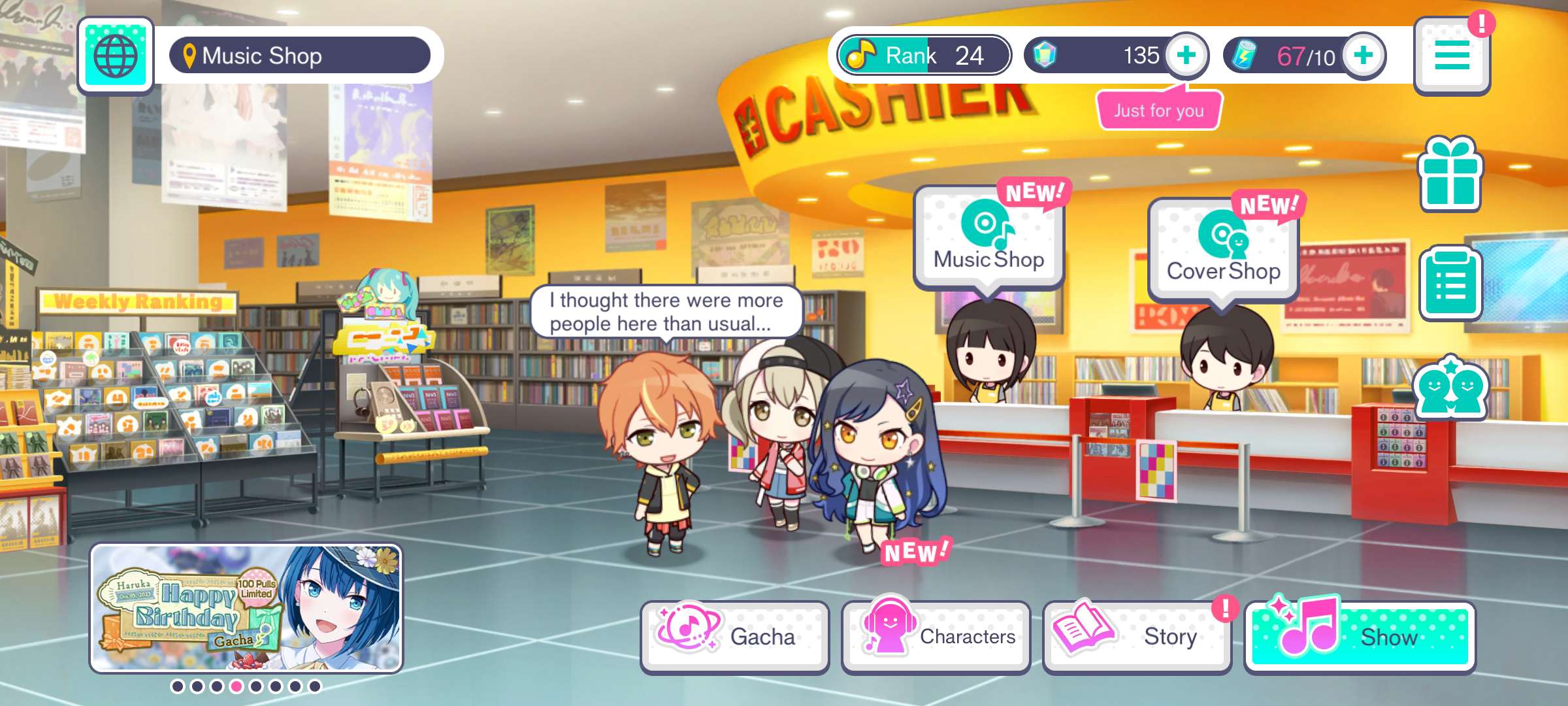Open the friends icon with two faces
Screen dimensions: 1568x706
tap(1450, 388)
